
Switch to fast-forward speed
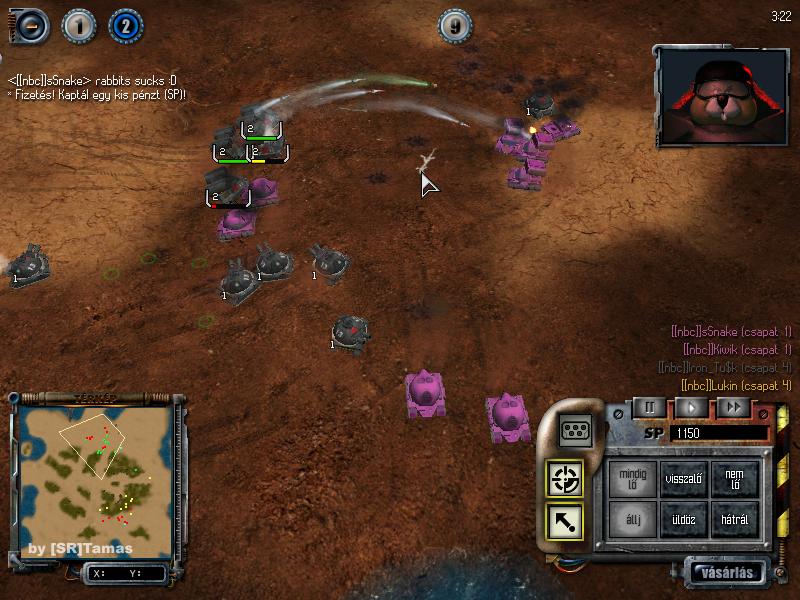733,407
